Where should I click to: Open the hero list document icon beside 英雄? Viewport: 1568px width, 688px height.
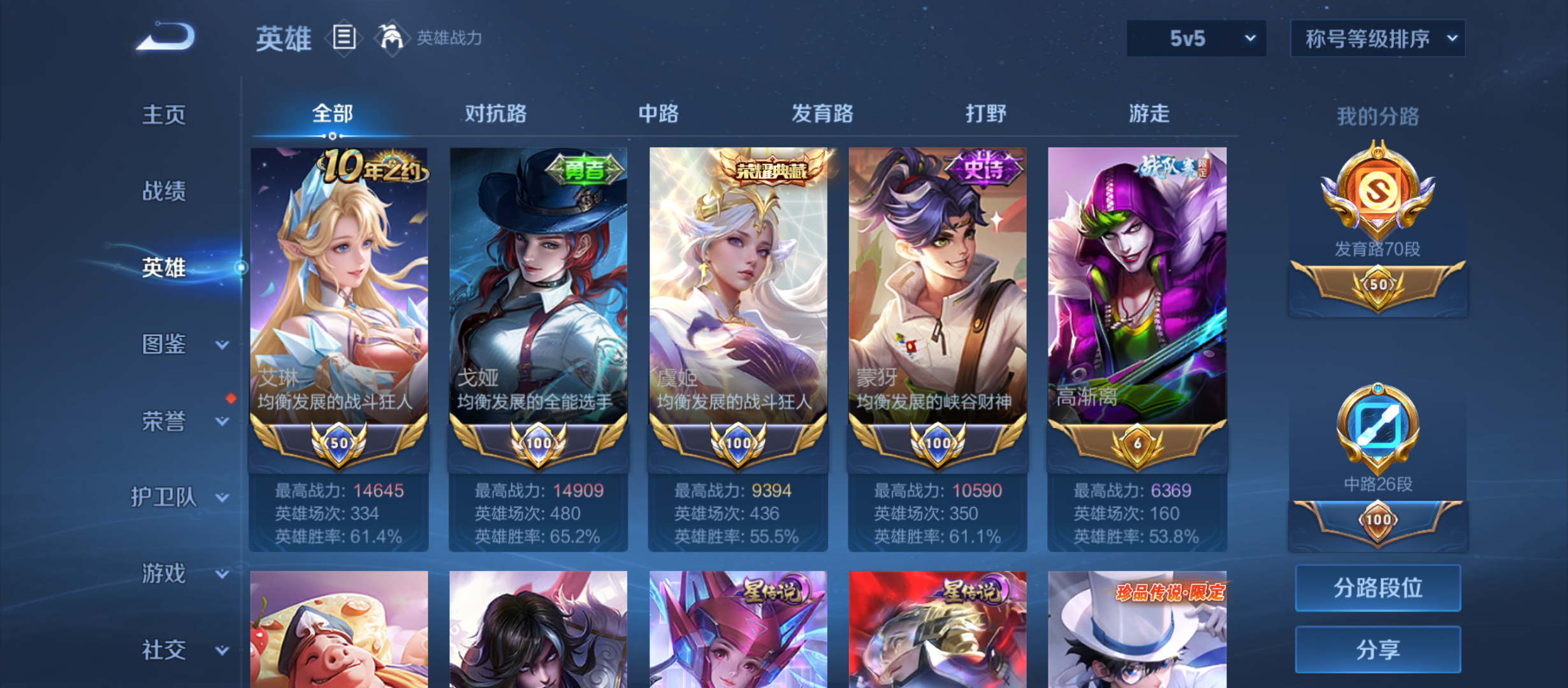click(345, 38)
